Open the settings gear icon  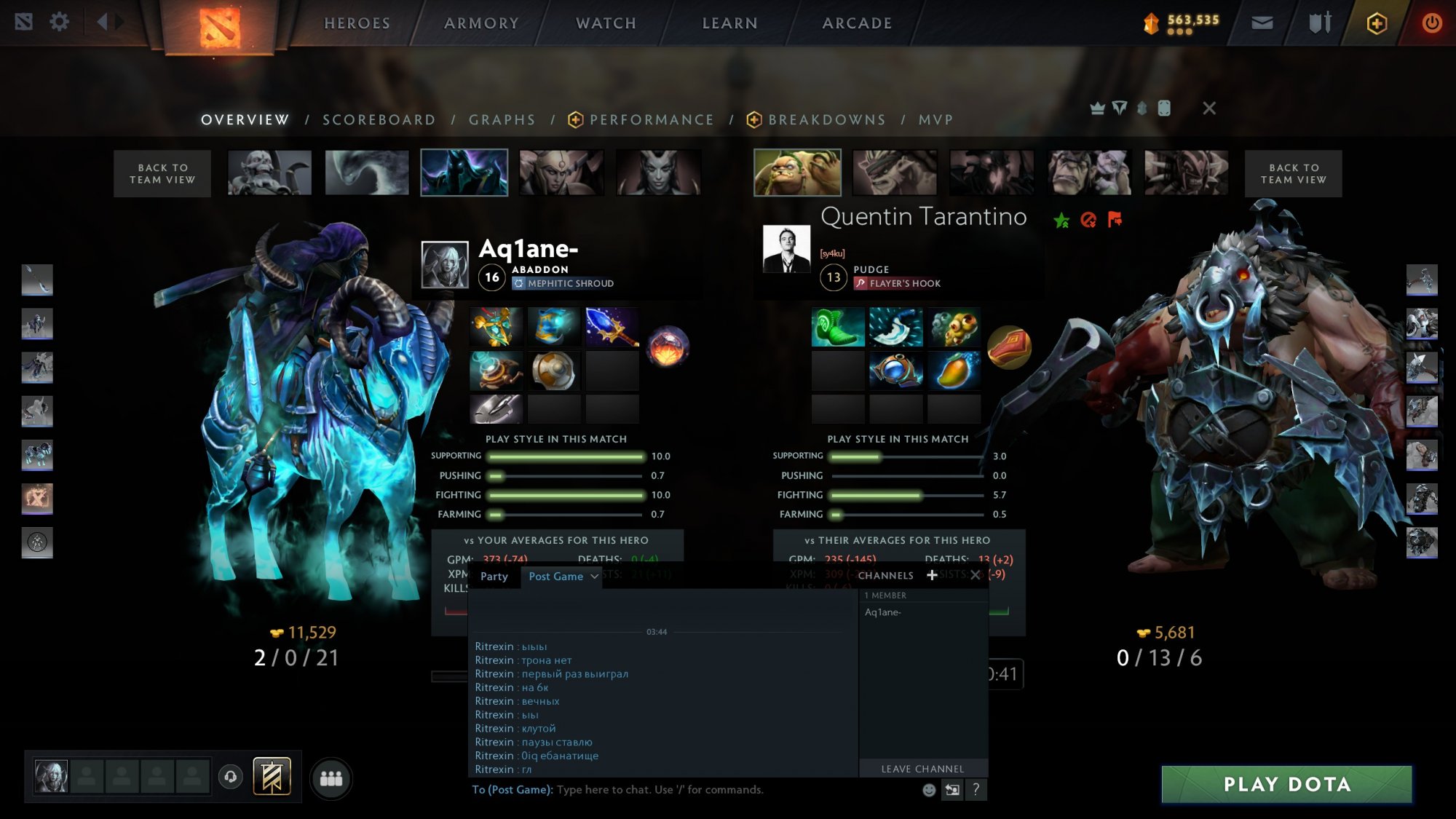59,22
